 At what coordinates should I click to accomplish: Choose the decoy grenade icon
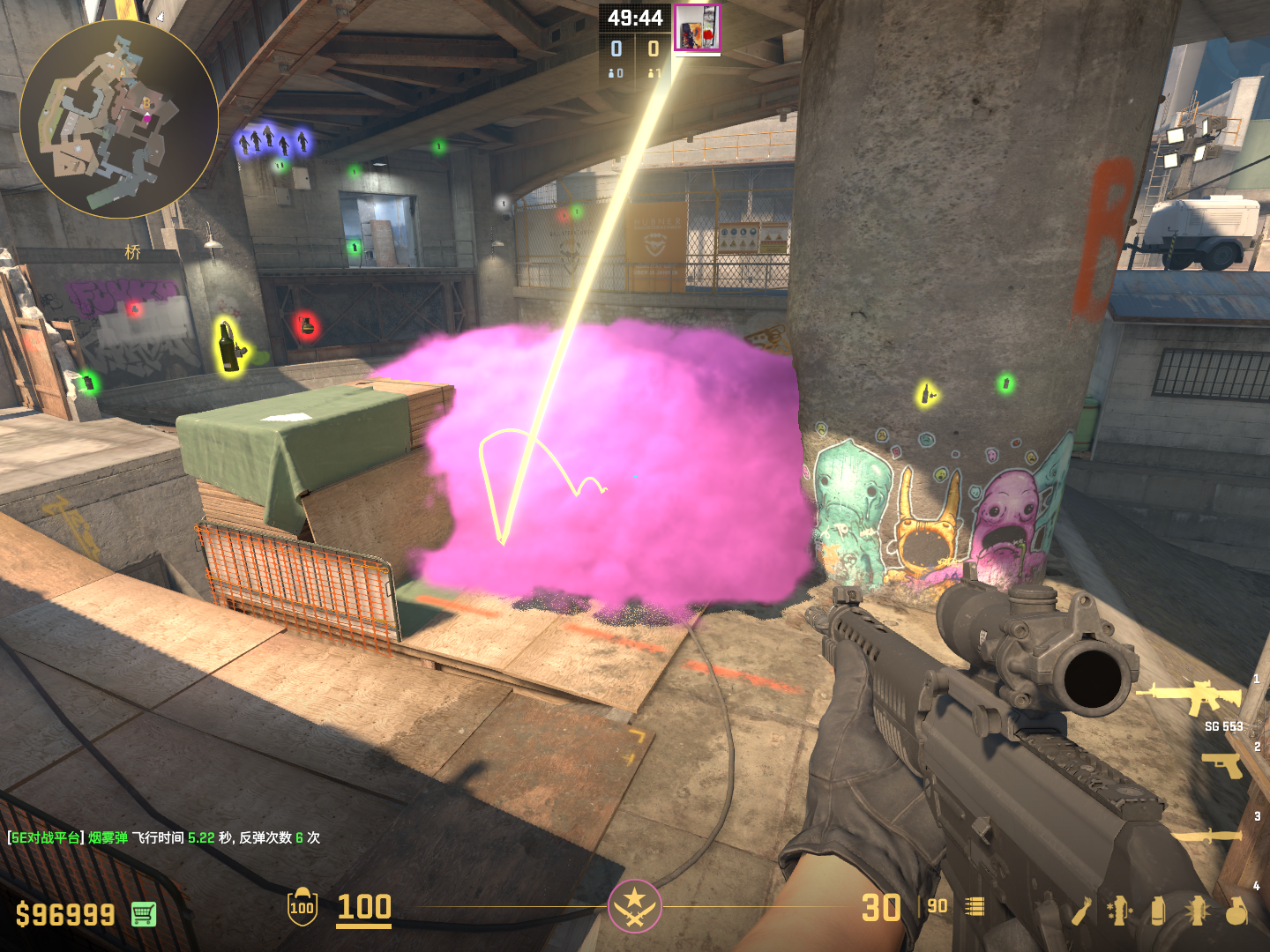point(1119,911)
